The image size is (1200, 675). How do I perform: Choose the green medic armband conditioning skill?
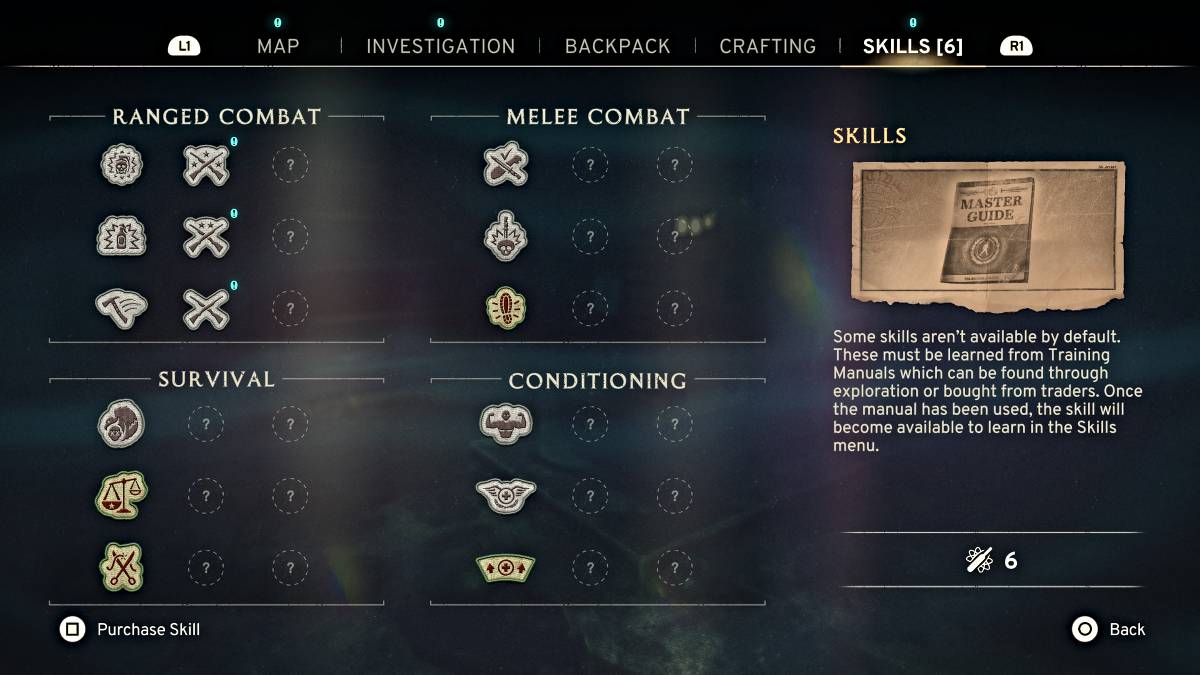pos(505,567)
